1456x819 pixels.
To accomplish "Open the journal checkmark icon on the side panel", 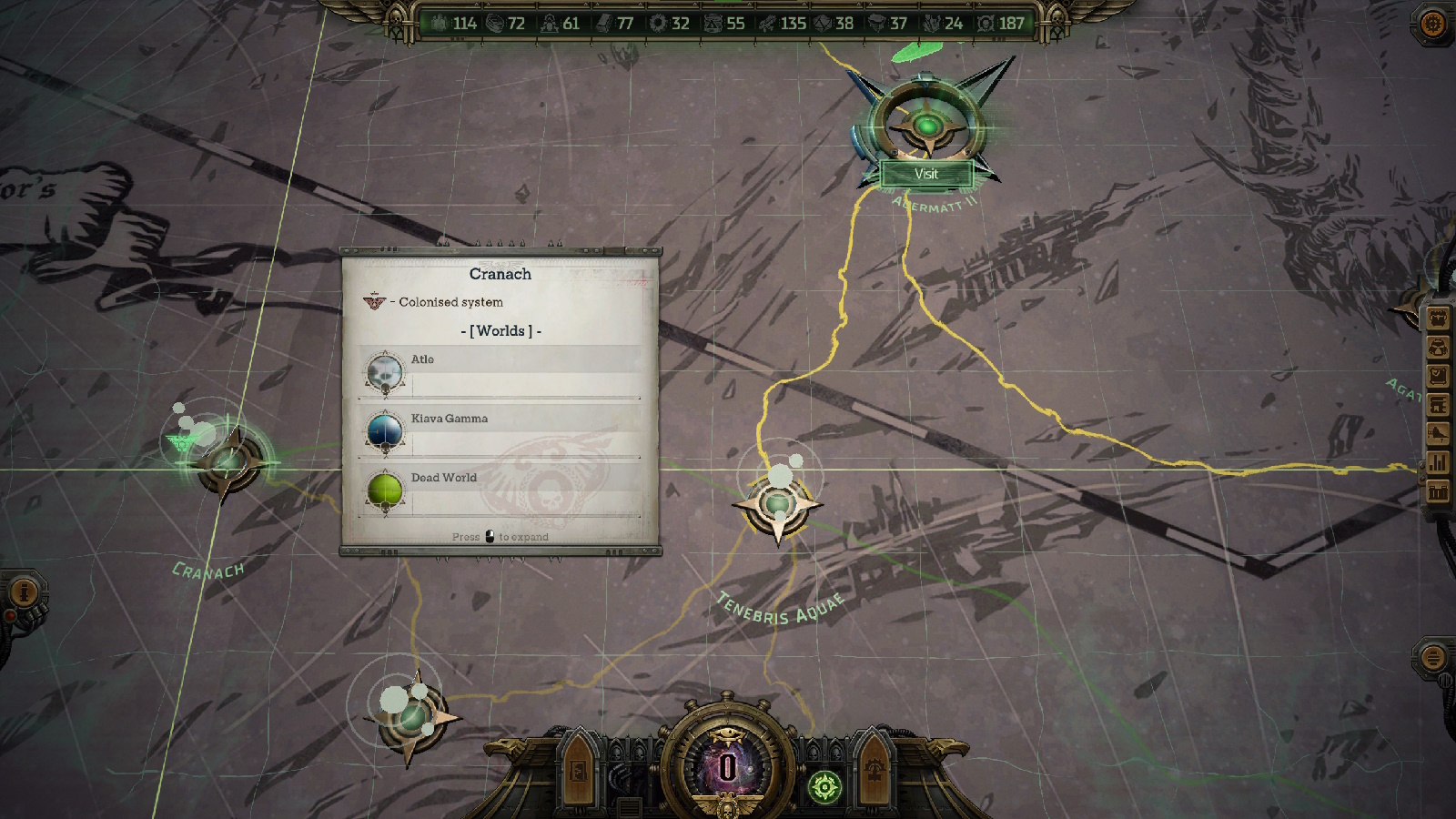I will pyautogui.click(x=1438, y=376).
